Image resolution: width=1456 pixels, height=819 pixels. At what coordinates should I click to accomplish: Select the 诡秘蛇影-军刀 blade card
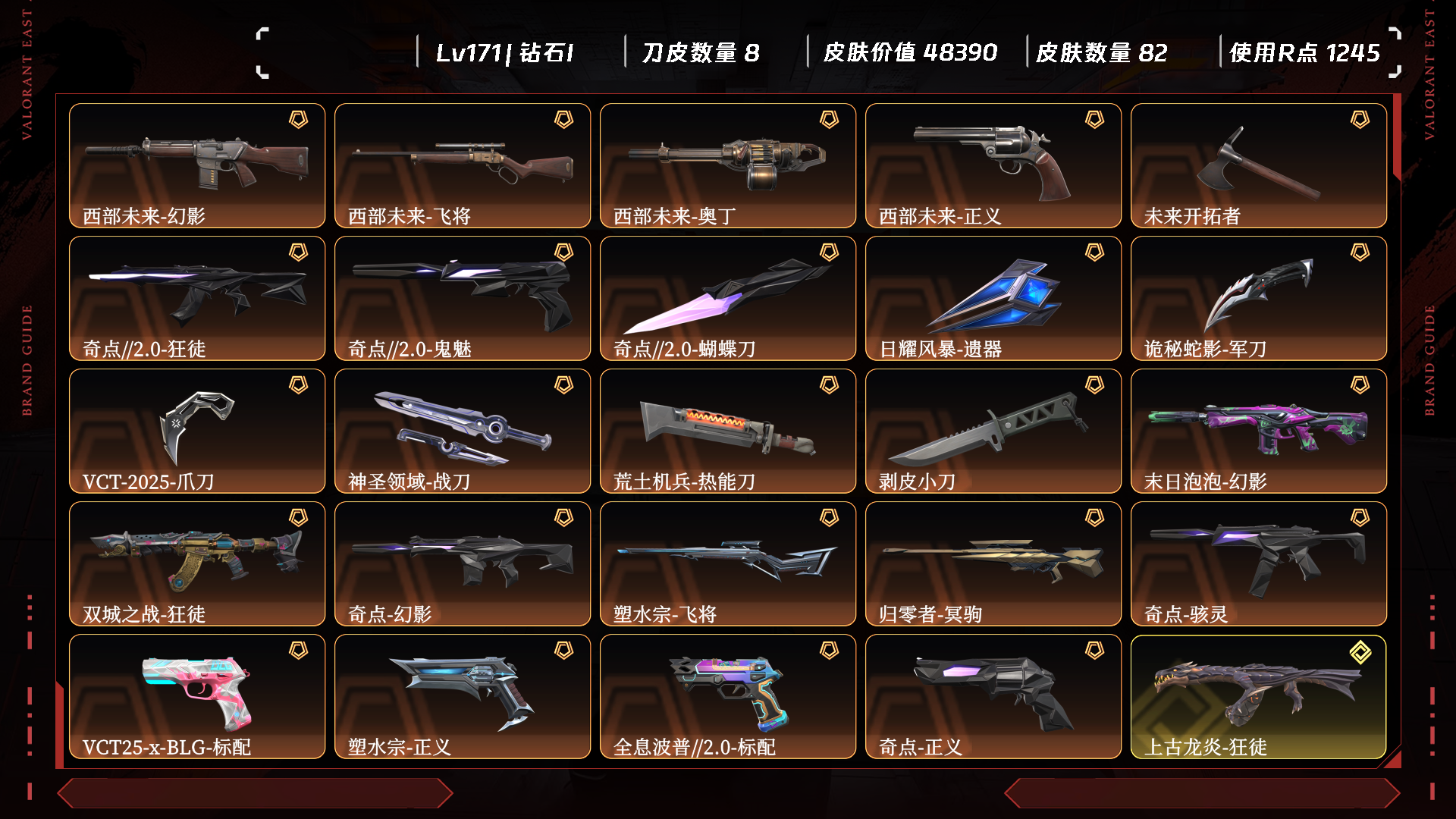(1259, 298)
